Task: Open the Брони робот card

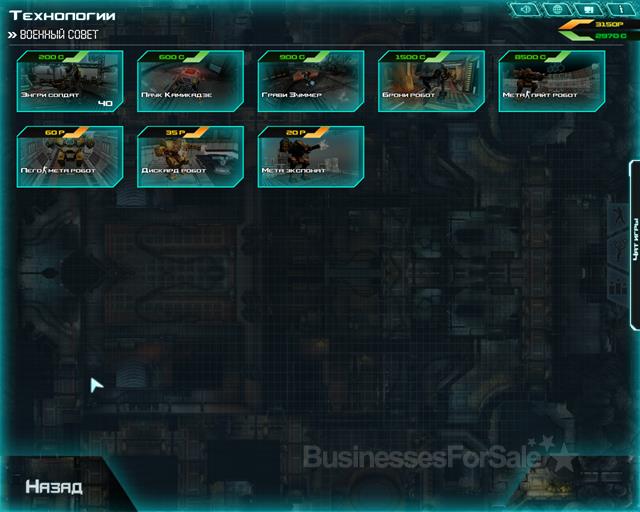Action: [x=430, y=81]
